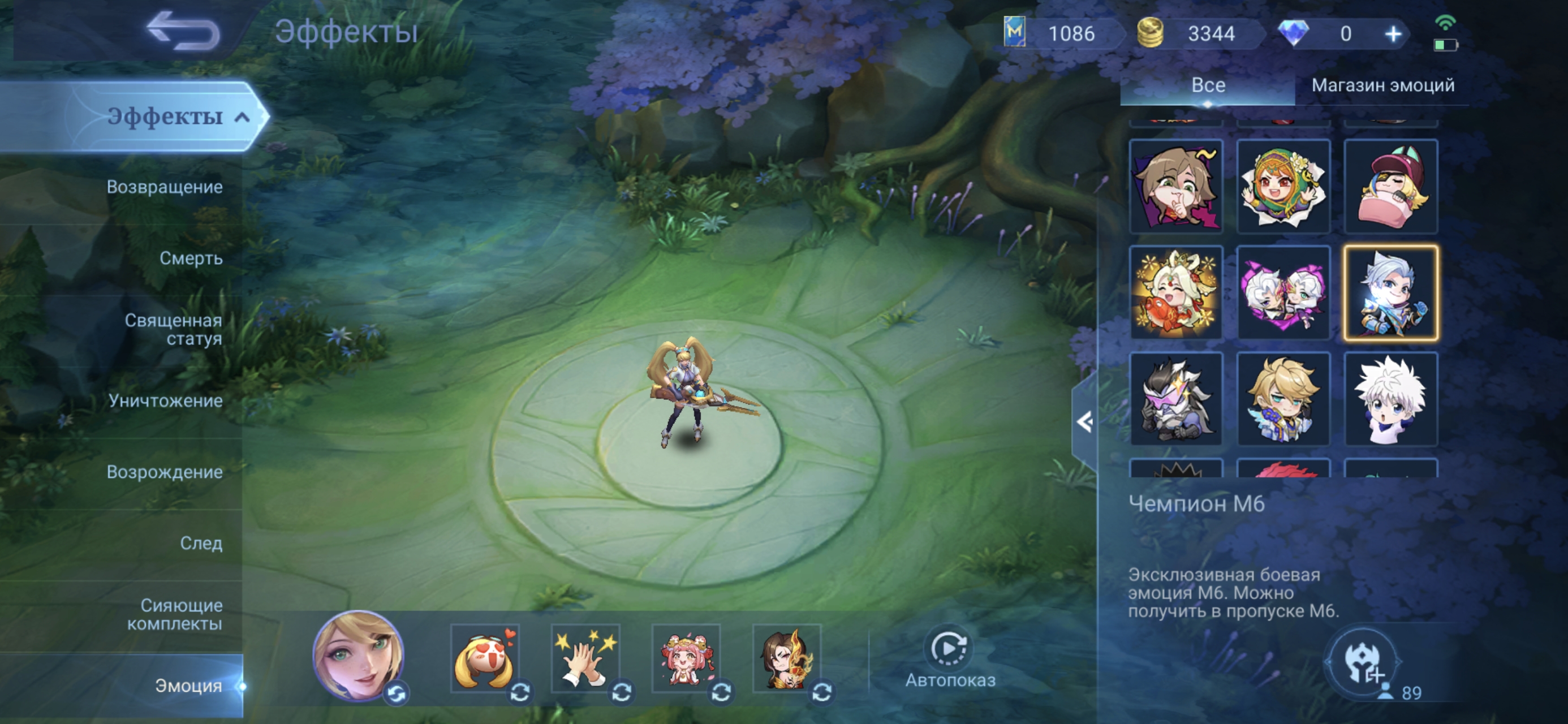Select Сияющие комплекты in the menu
The width and height of the screenshot is (1568, 724).
[x=174, y=614]
